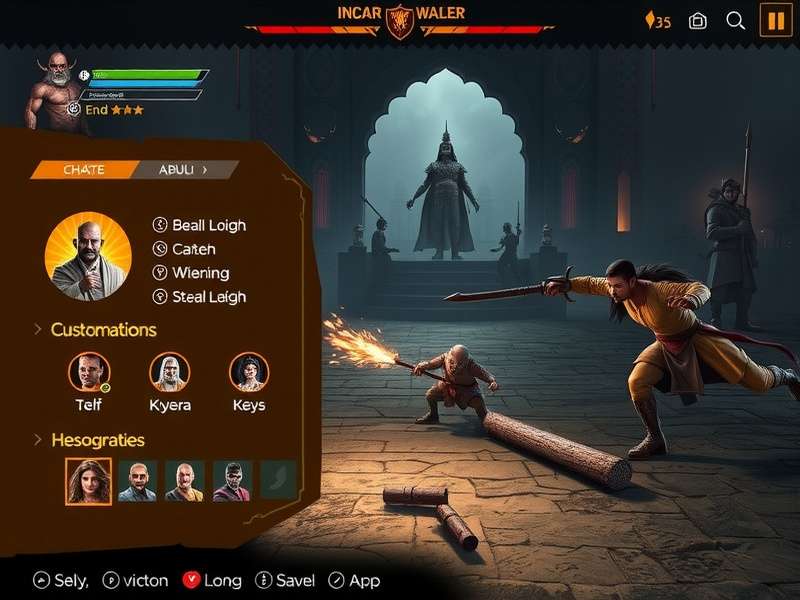Open the magnifying glass search icon
Screen dimensions: 800x600
coord(736,20)
